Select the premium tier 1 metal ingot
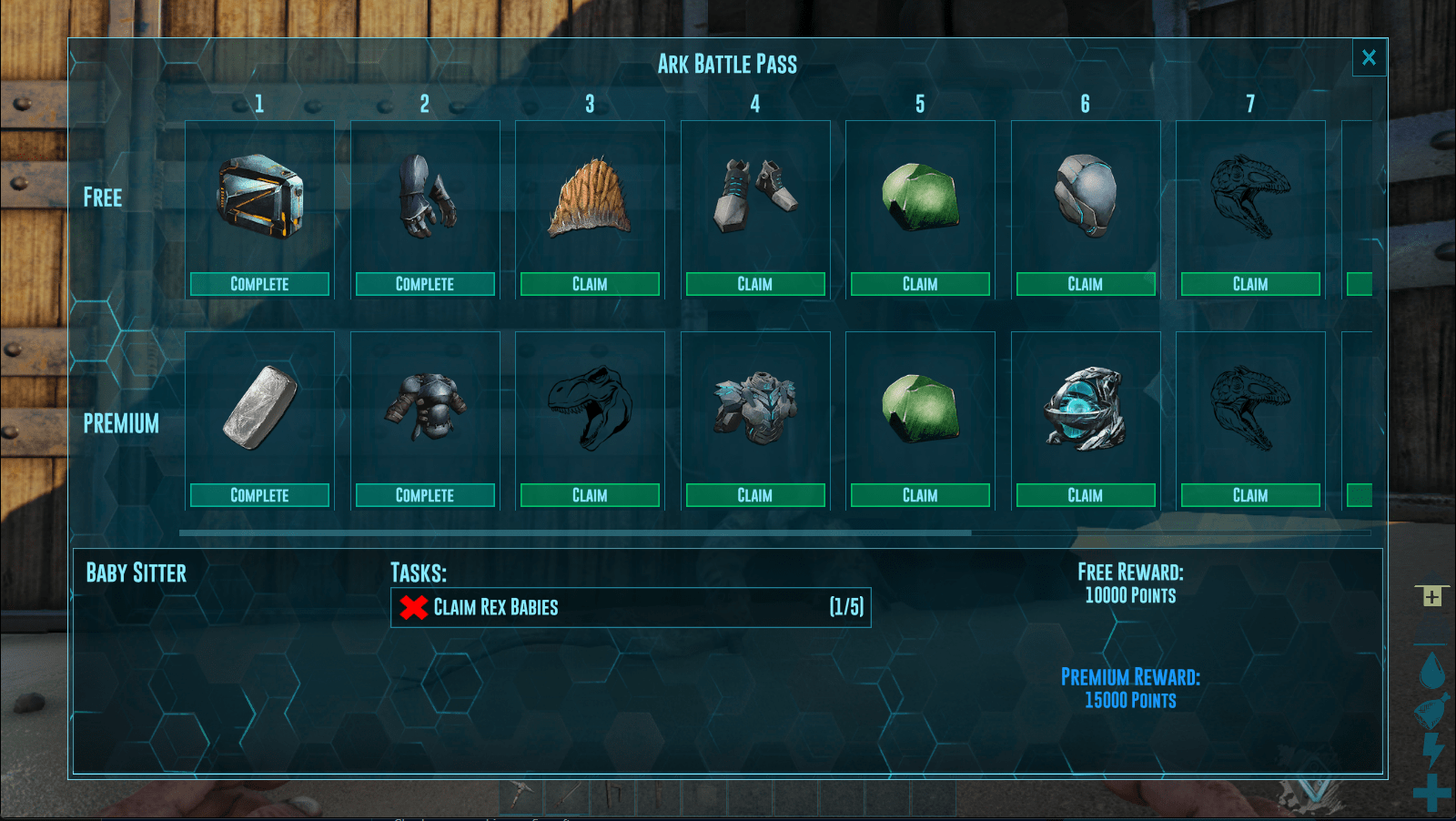This screenshot has width=1456, height=821. pos(259,408)
